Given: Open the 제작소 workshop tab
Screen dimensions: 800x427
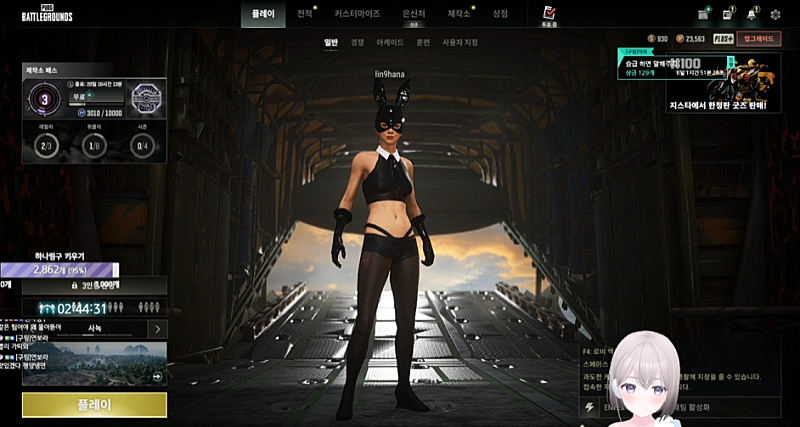Looking at the screenshot, I should click(459, 14).
